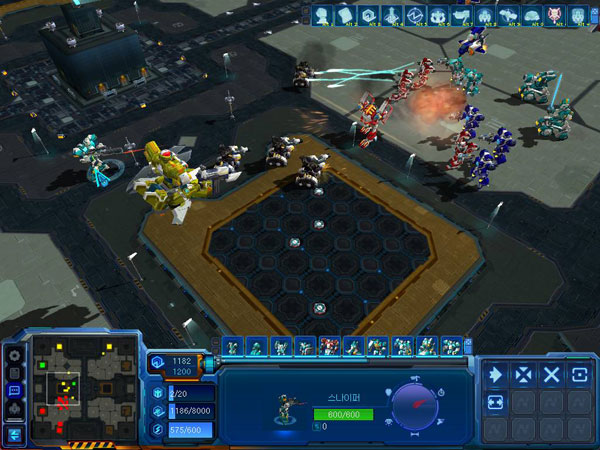Click the cube-shaped build icon
This screenshot has width=600, height=450.
coord(369,15)
